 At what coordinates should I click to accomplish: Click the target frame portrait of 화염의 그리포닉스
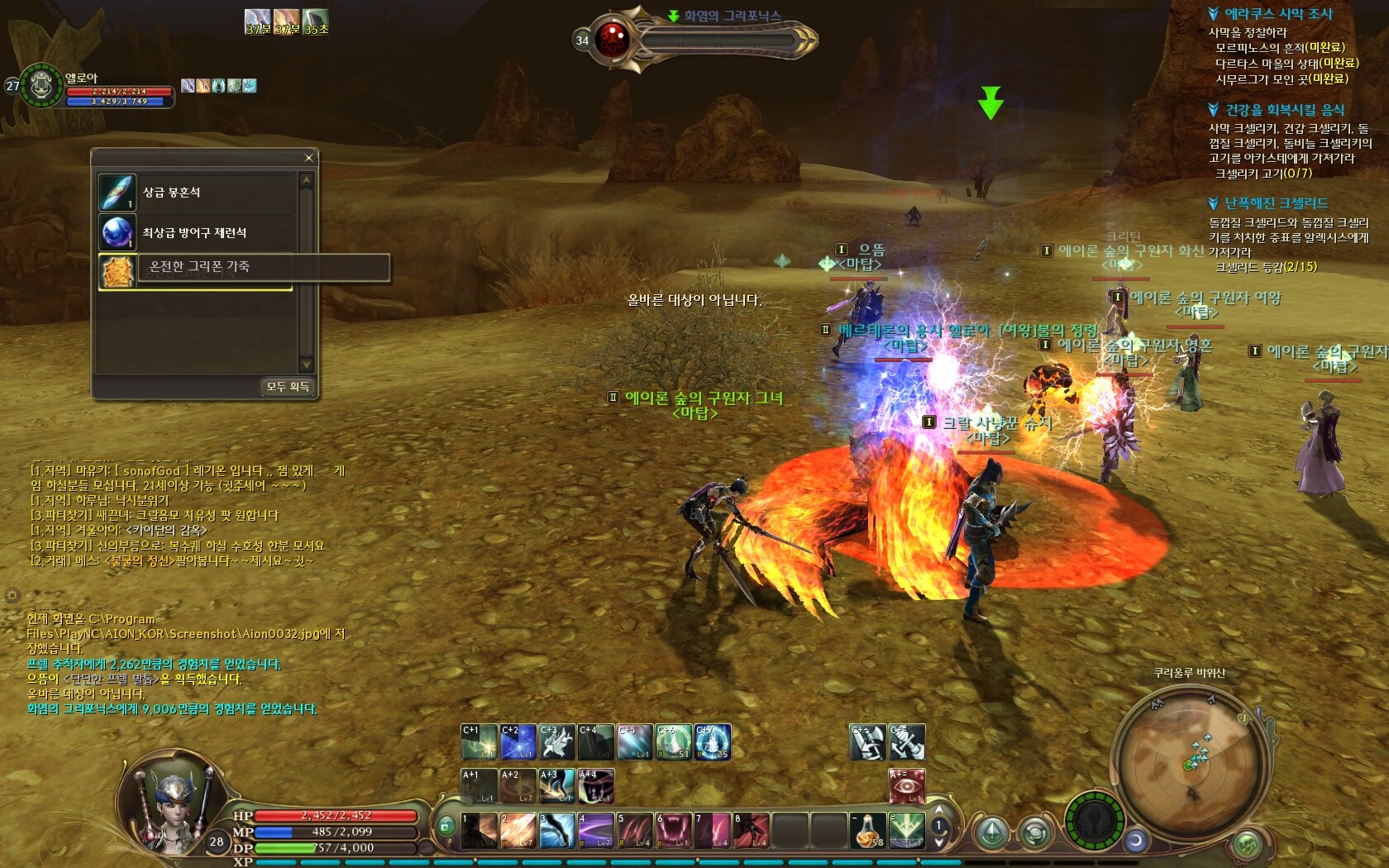tap(613, 38)
